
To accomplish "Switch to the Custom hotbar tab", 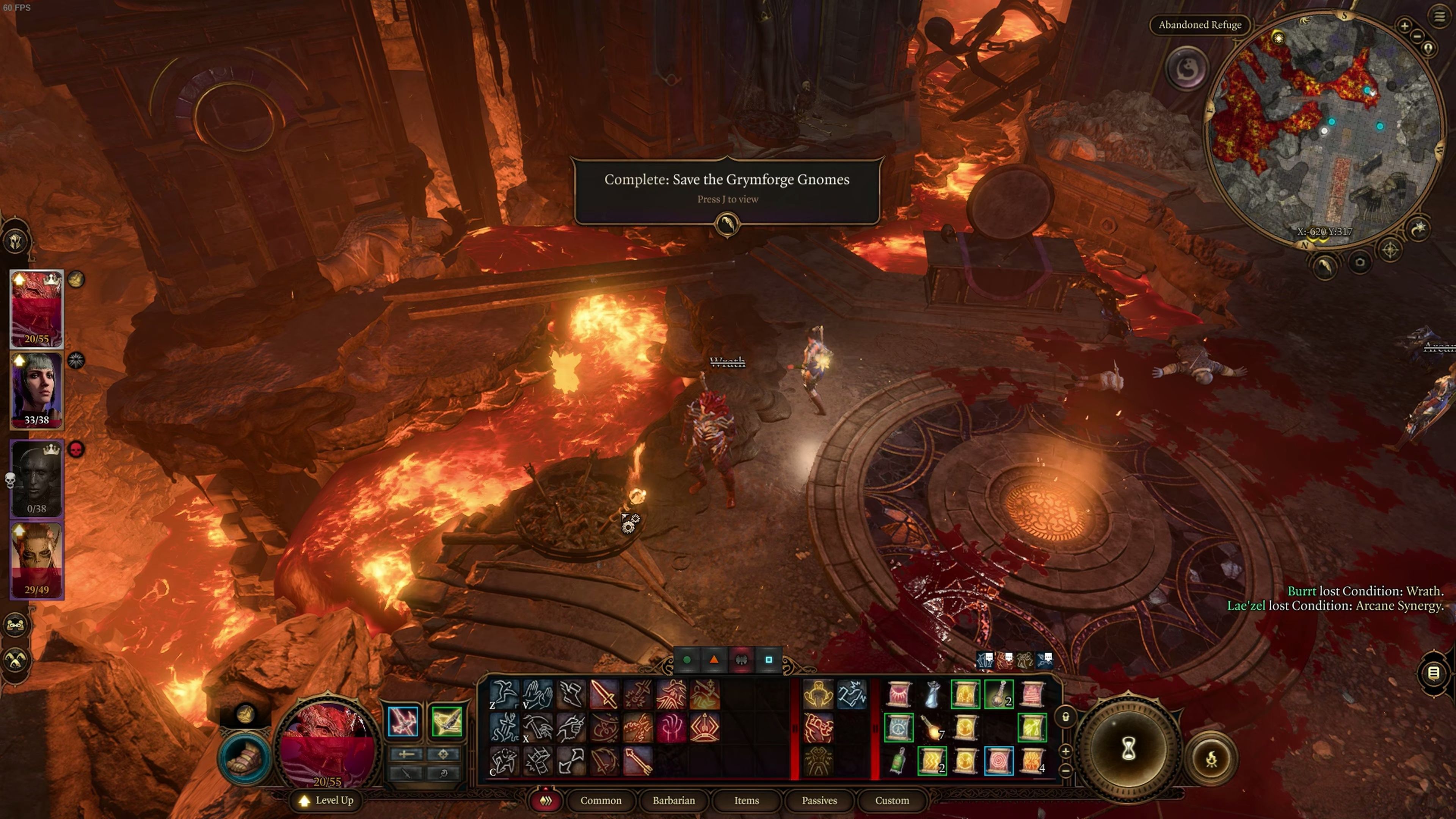I will (891, 800).
